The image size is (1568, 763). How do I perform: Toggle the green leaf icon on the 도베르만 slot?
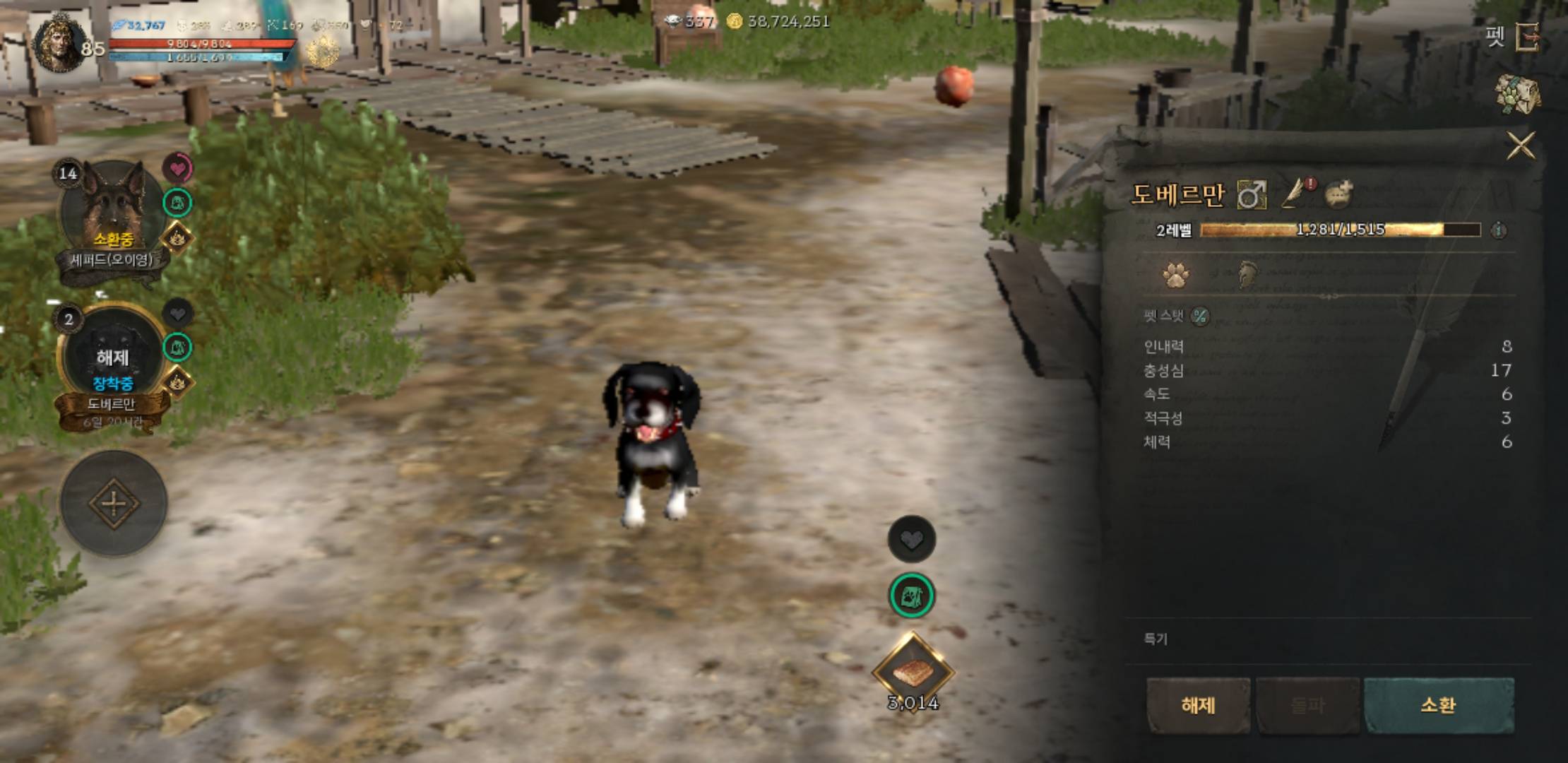(177, 345)
